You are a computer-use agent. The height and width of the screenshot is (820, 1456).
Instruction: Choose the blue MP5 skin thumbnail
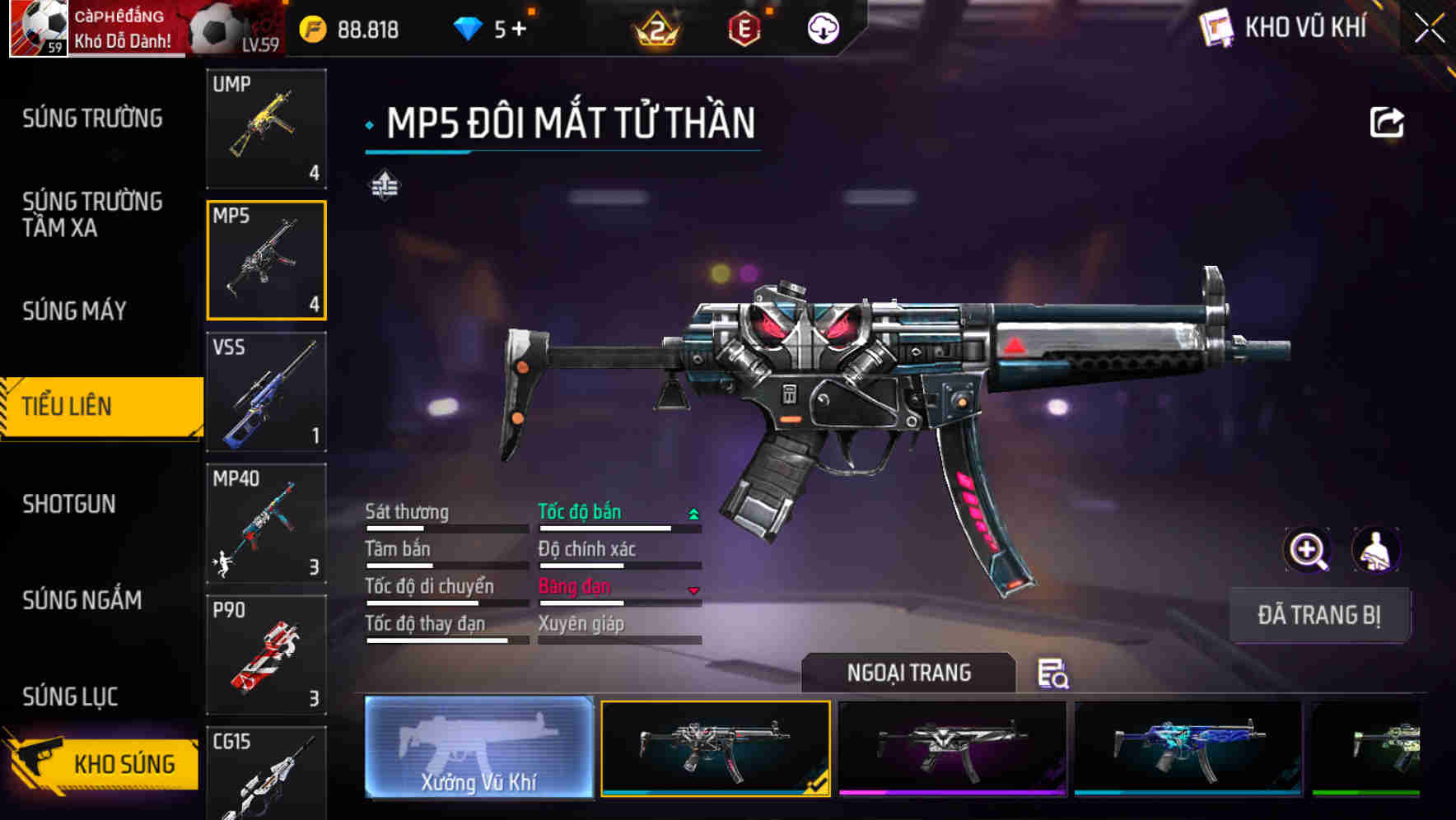point(1188,748)
